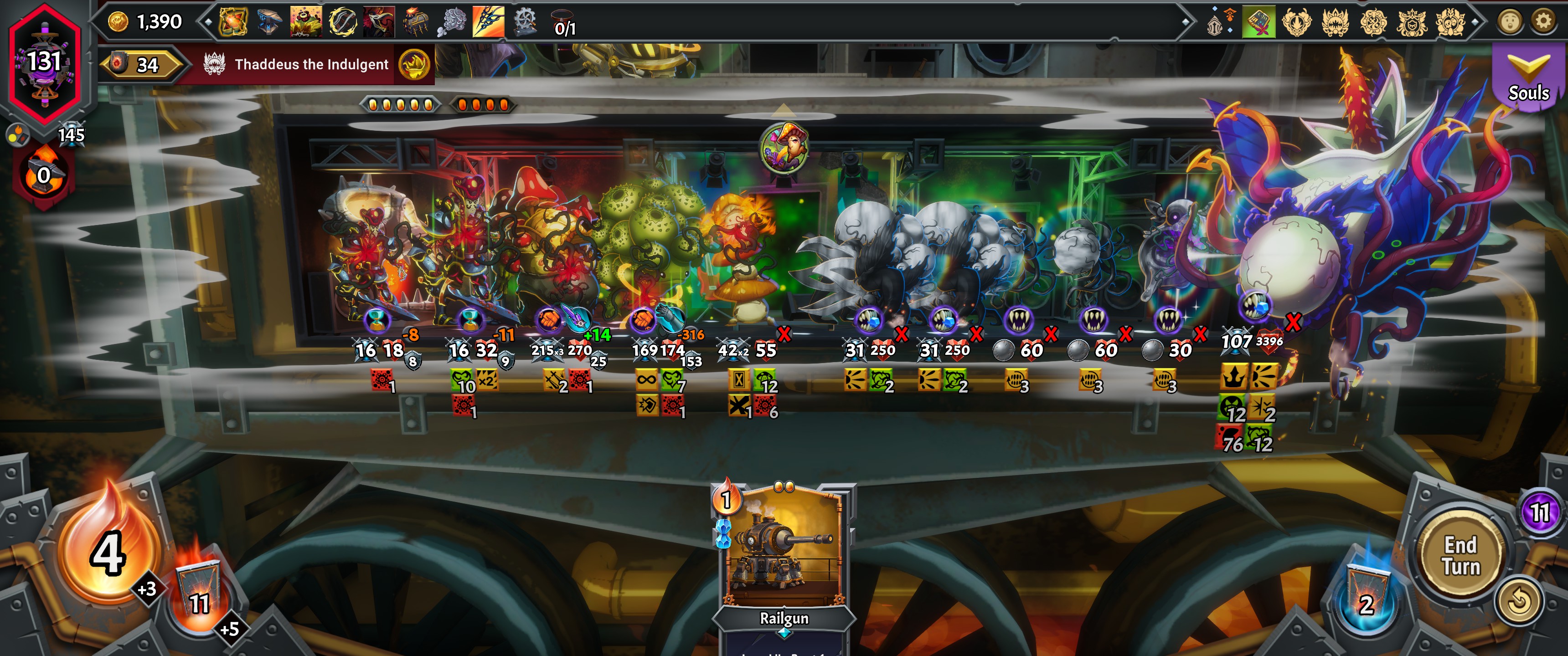This screenshot has height=656, width=1568.
Task: Click the purple orb showing 11
Action: pyautogui.click(x=1539, y=512)
